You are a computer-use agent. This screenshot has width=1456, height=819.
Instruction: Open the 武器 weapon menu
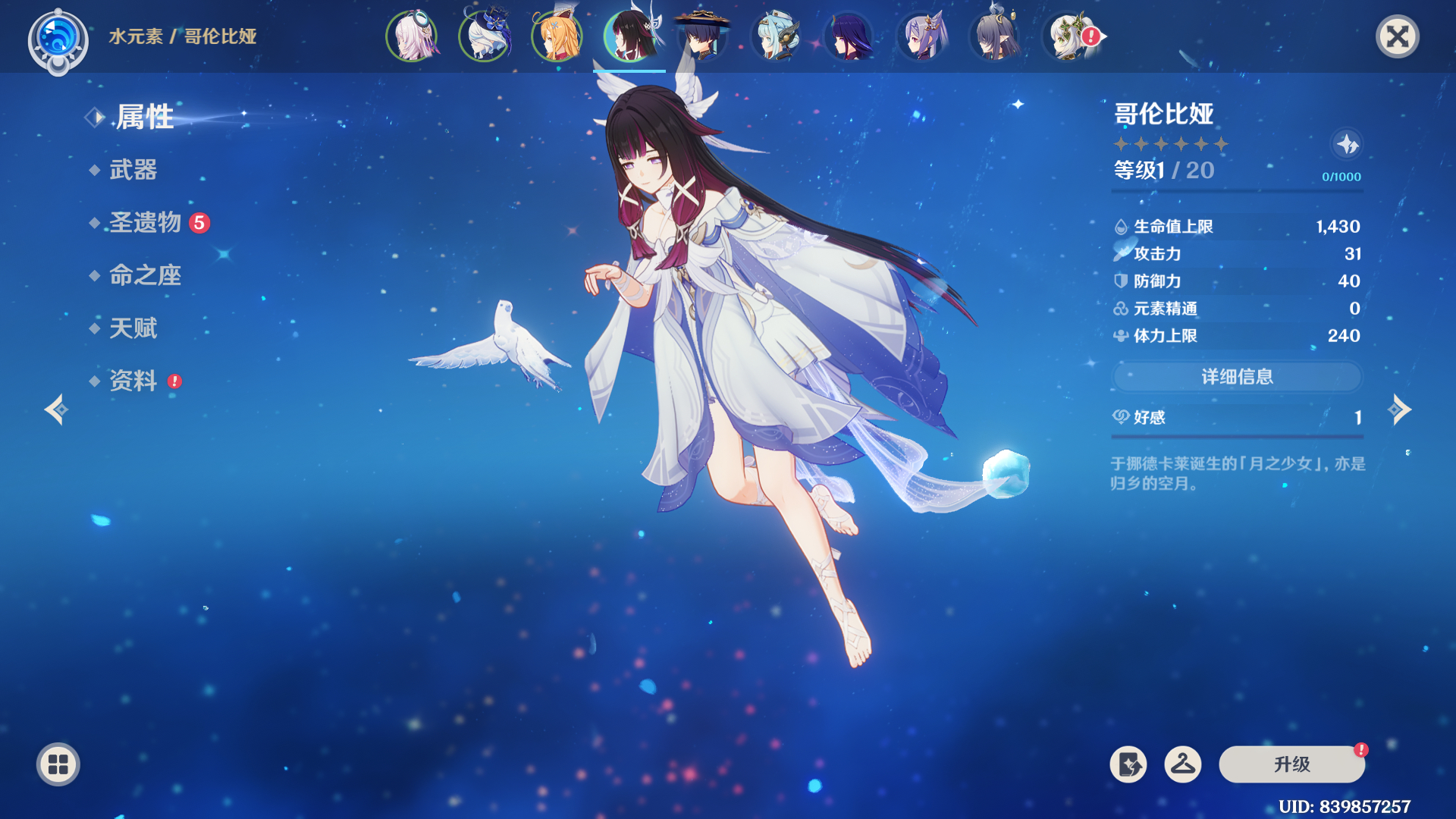coord(133,170)
